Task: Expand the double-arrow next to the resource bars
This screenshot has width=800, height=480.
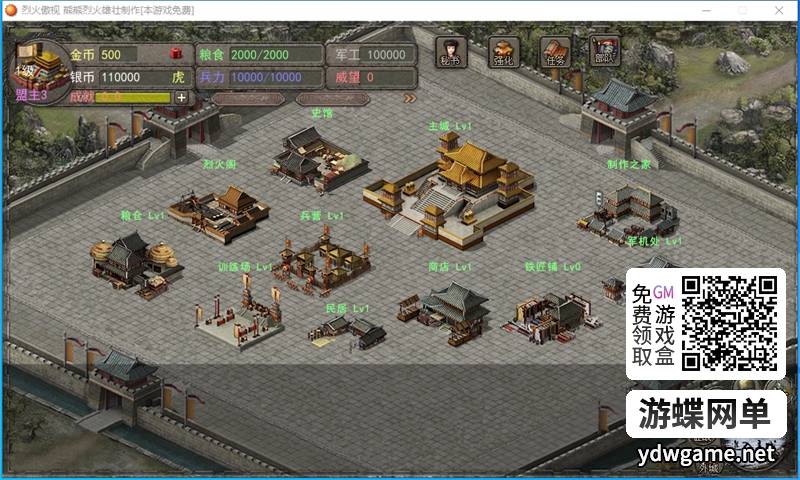Action: 409,98
